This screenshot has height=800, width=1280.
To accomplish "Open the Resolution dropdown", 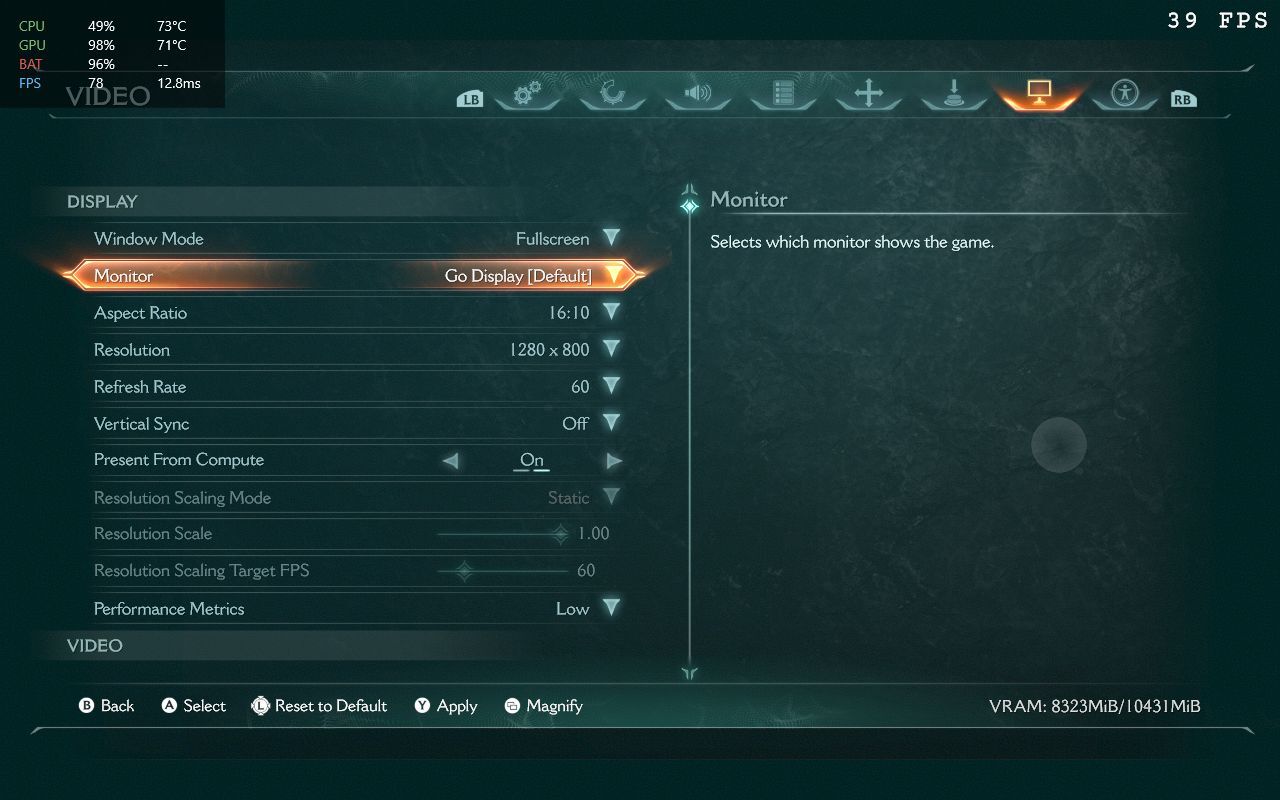I will coord(611,349).
